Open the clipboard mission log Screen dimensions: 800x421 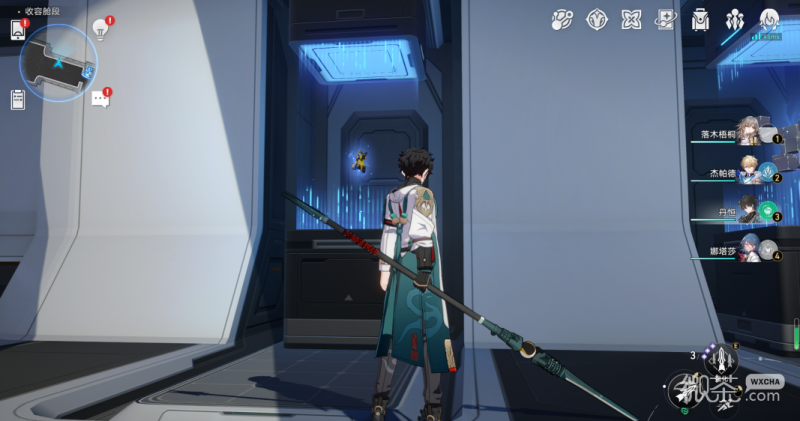pyautogui.click(x=17, y=99)
